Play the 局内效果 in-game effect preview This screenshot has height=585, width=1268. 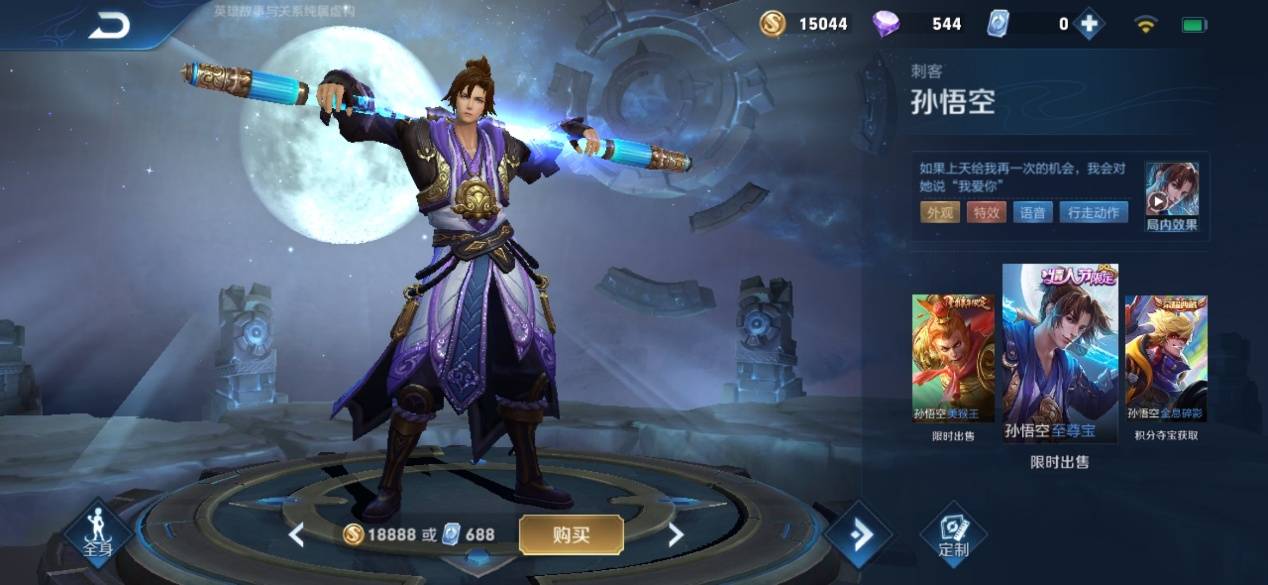pos(1171,198)
